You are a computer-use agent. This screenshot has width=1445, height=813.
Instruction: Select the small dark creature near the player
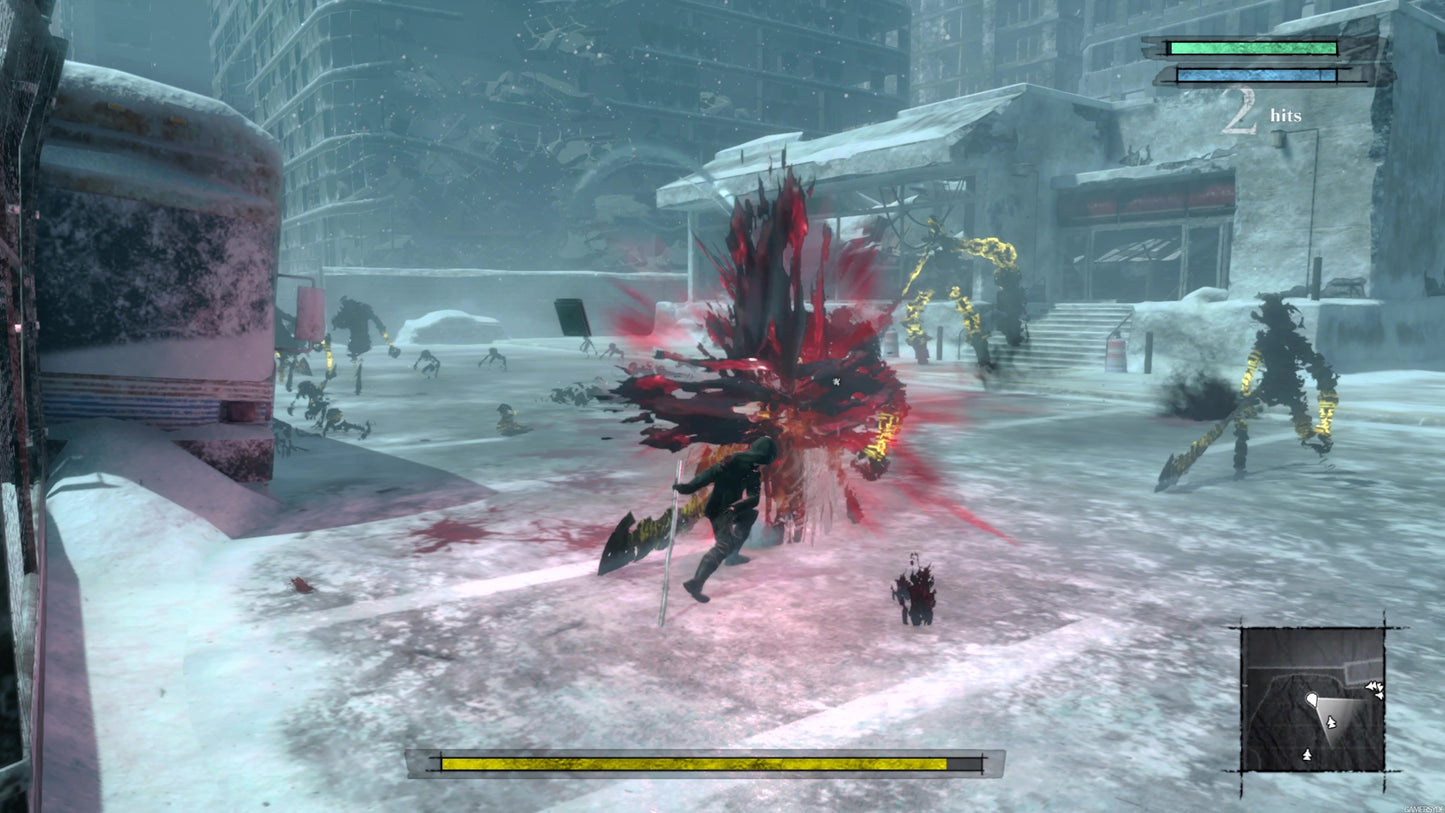(x=912, y=590)
